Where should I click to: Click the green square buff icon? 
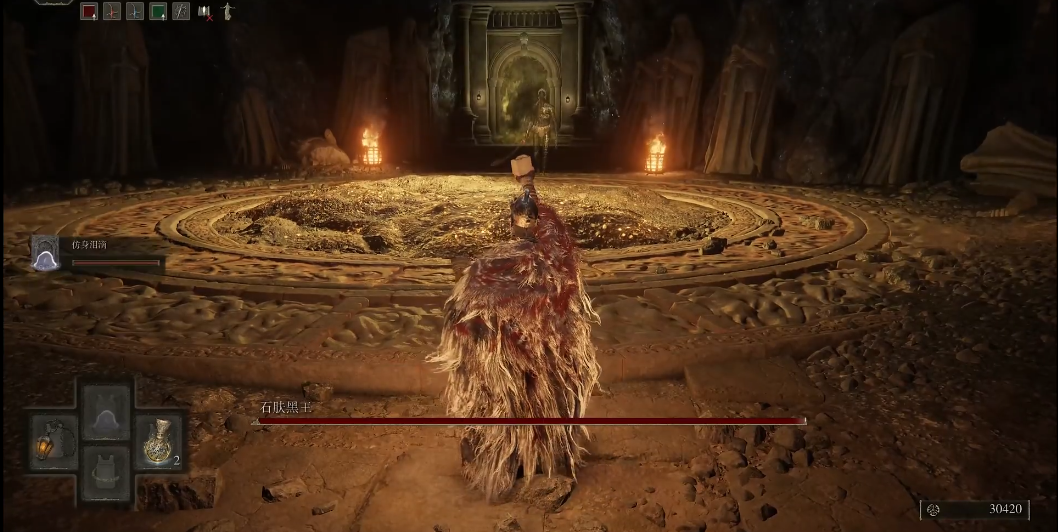tap(158, 12)
